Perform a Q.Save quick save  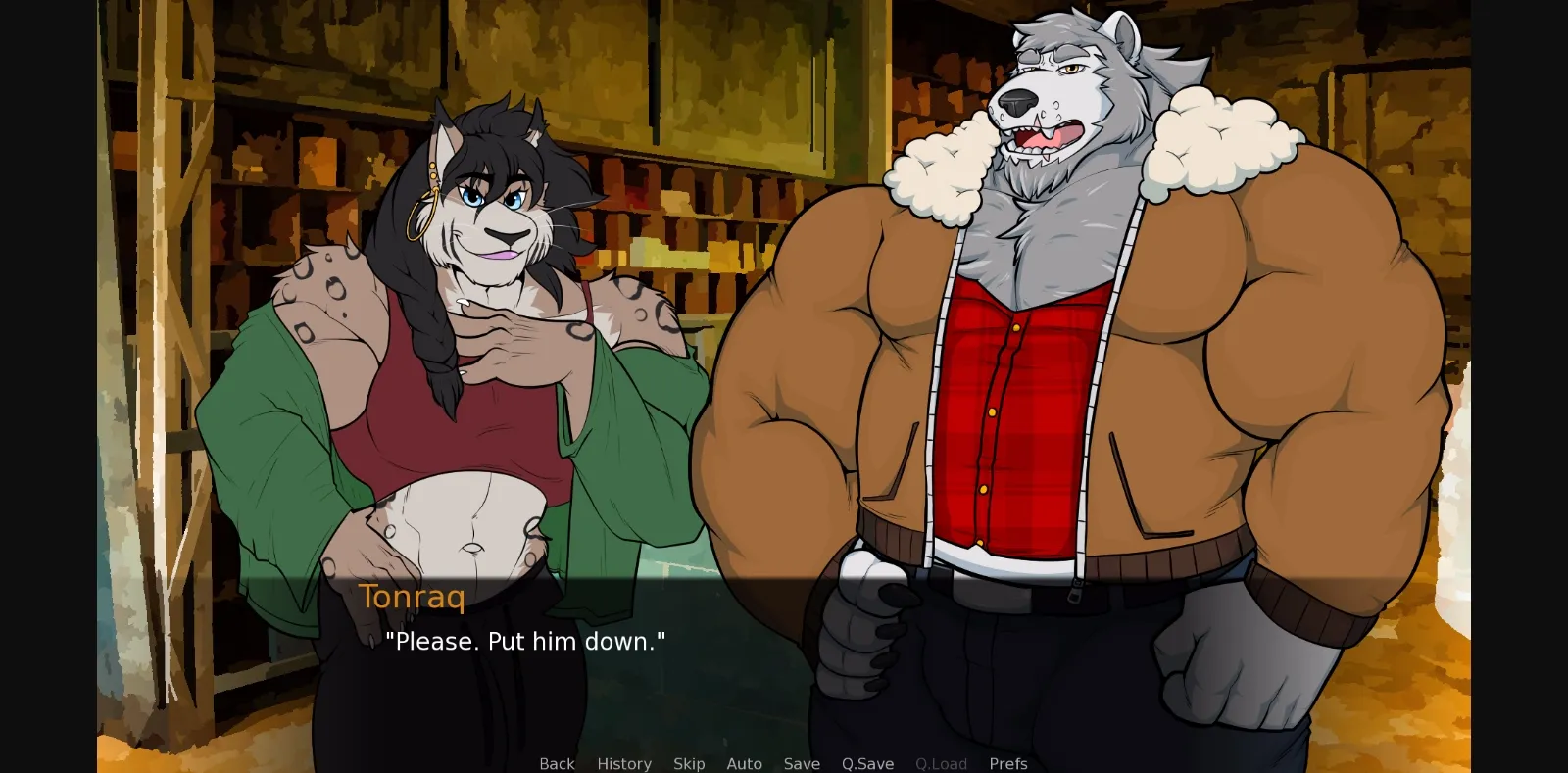(x=866, y=763)
